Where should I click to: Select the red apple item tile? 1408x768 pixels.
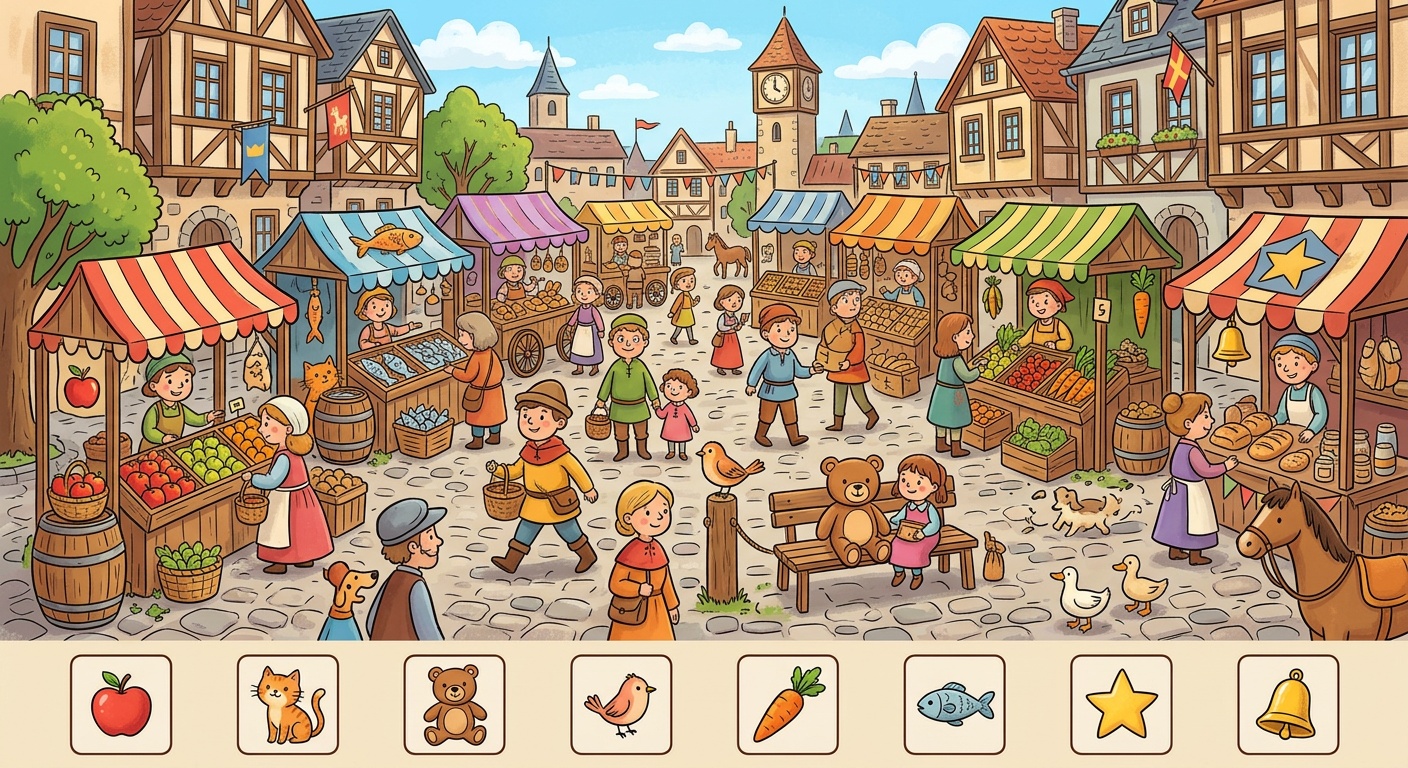tap(121, 704)
